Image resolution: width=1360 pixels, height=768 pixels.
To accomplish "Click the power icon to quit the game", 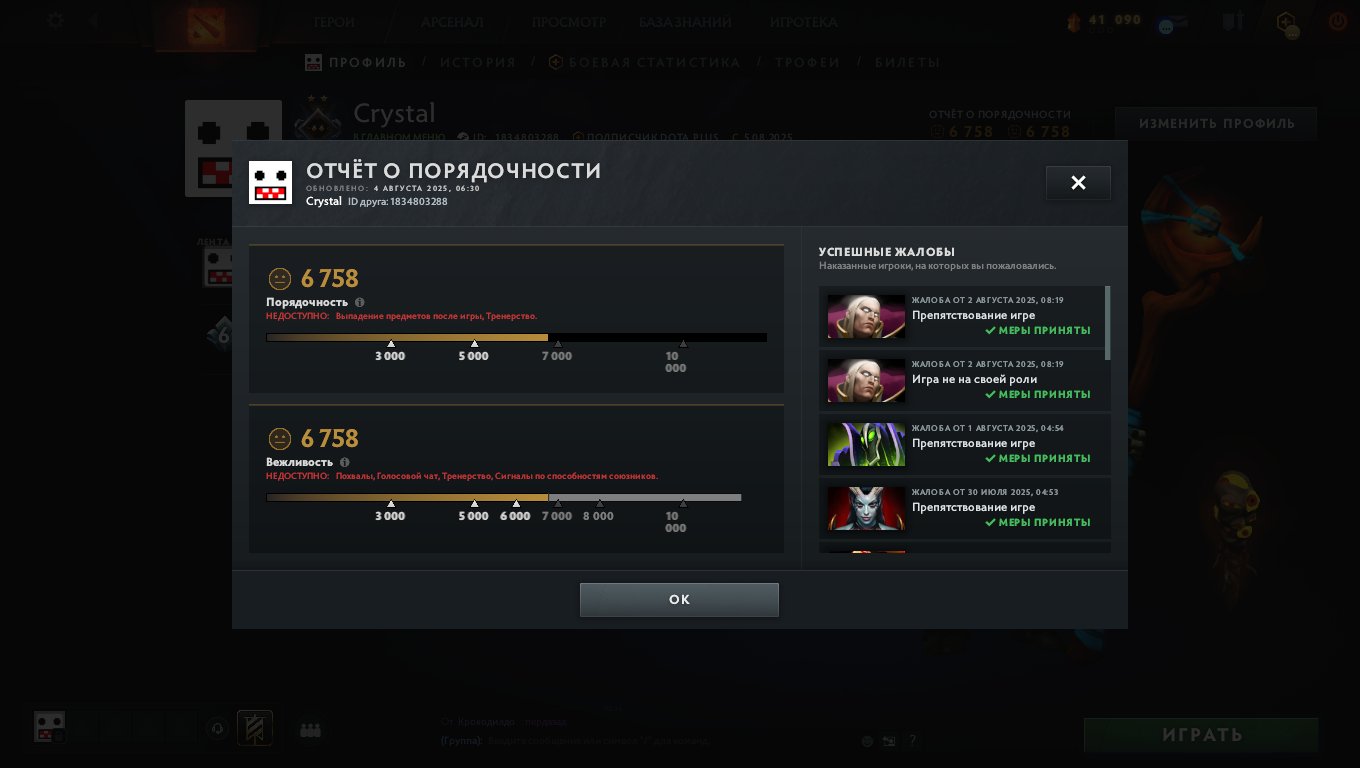I will 1337,21.
